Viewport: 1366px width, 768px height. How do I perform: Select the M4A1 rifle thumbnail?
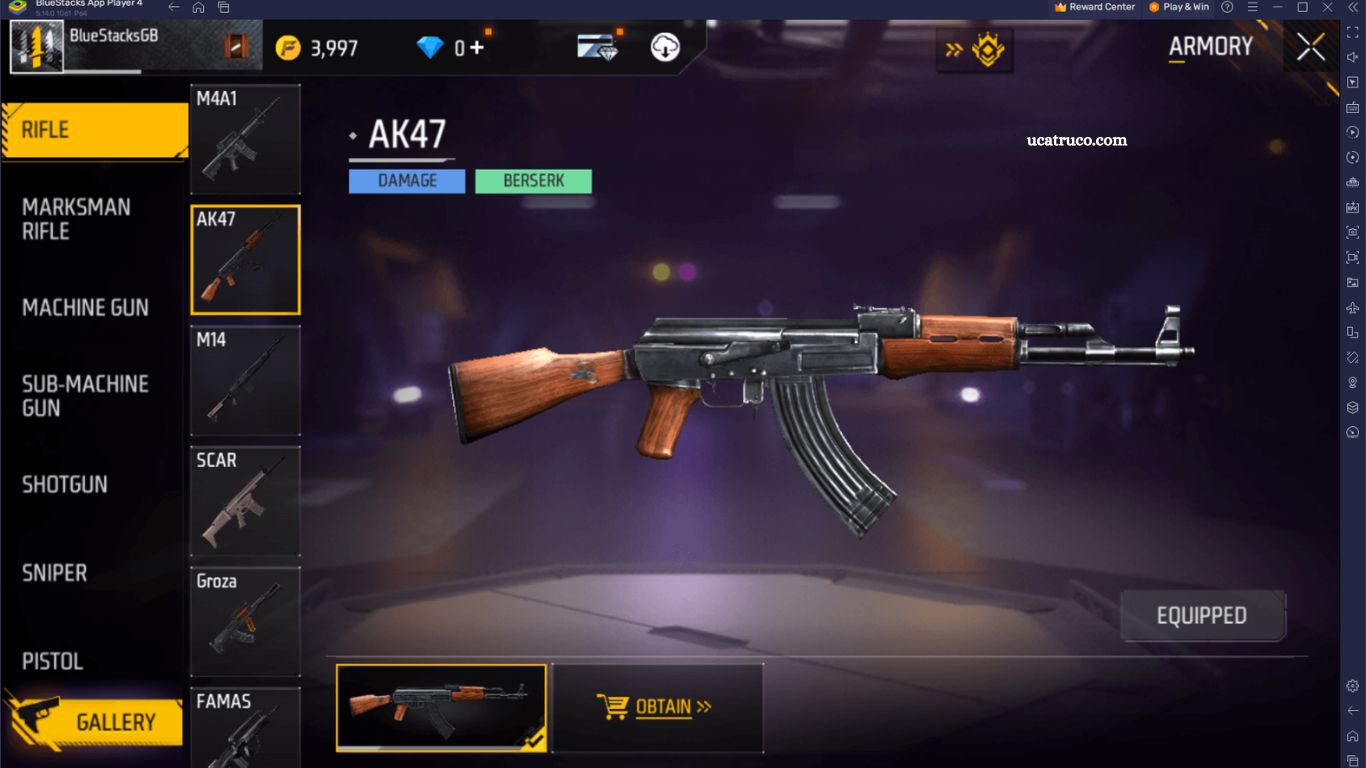pyautogui.click(x=245, y=139)
